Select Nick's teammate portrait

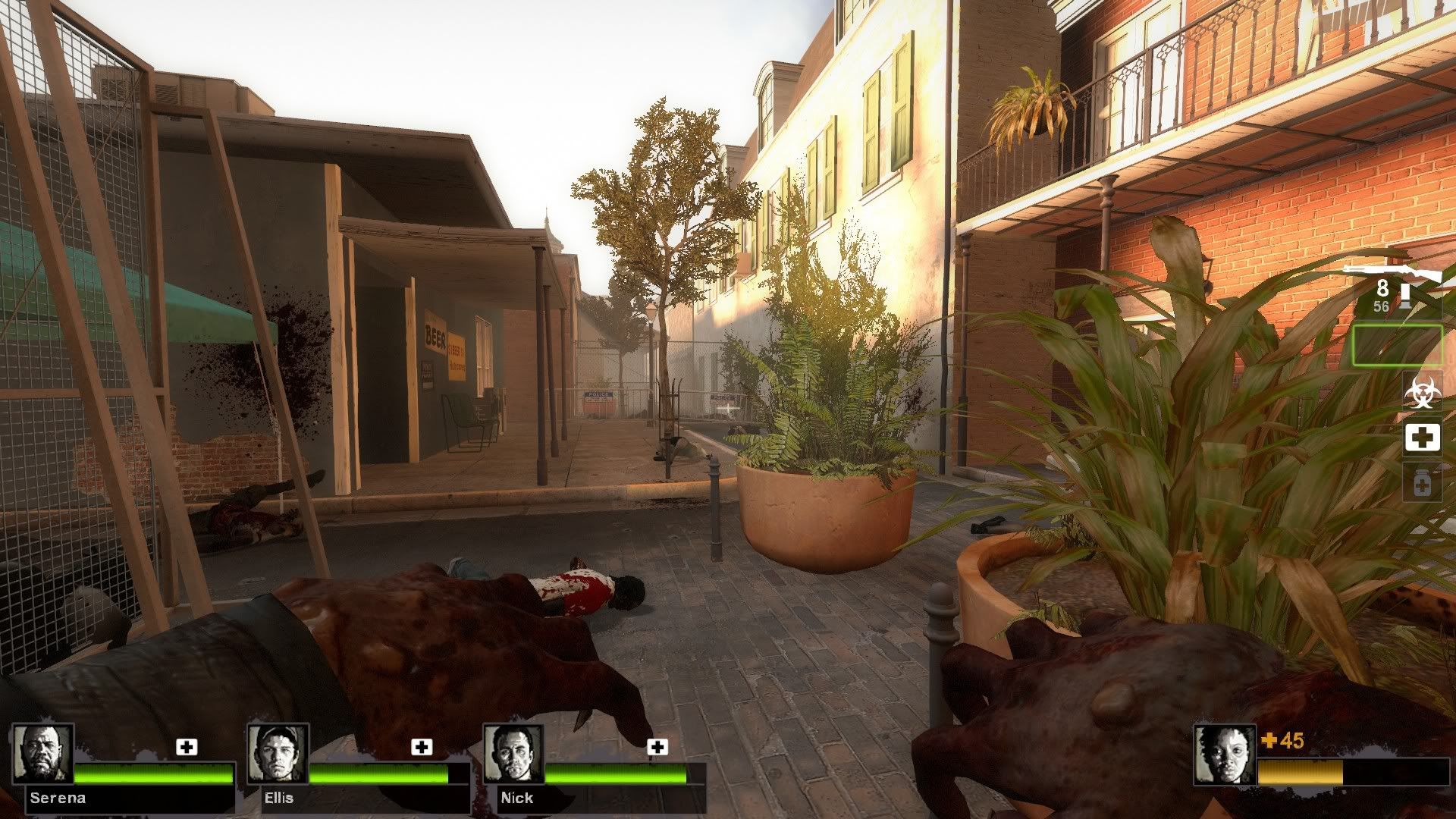click(514, 753)
